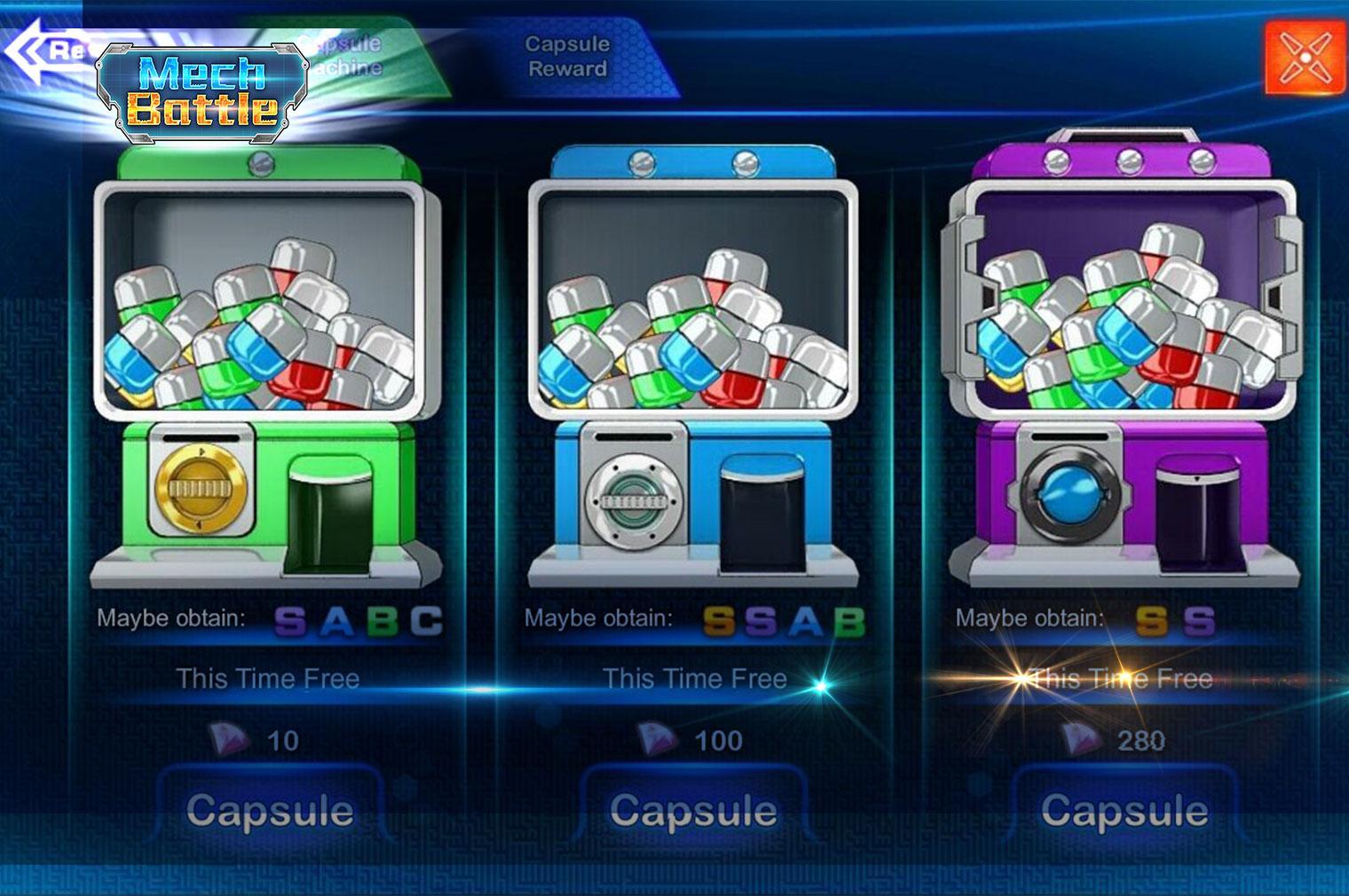Close the capsule screen with the orange X
This screenshot has height=896, width=1349.
1306,57
